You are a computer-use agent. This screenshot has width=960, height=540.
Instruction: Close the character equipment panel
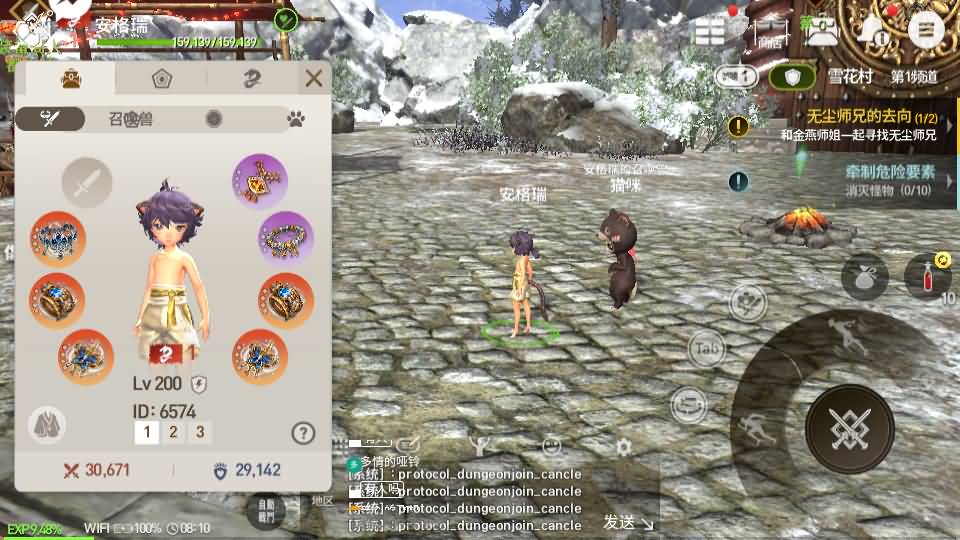(314, 78)
